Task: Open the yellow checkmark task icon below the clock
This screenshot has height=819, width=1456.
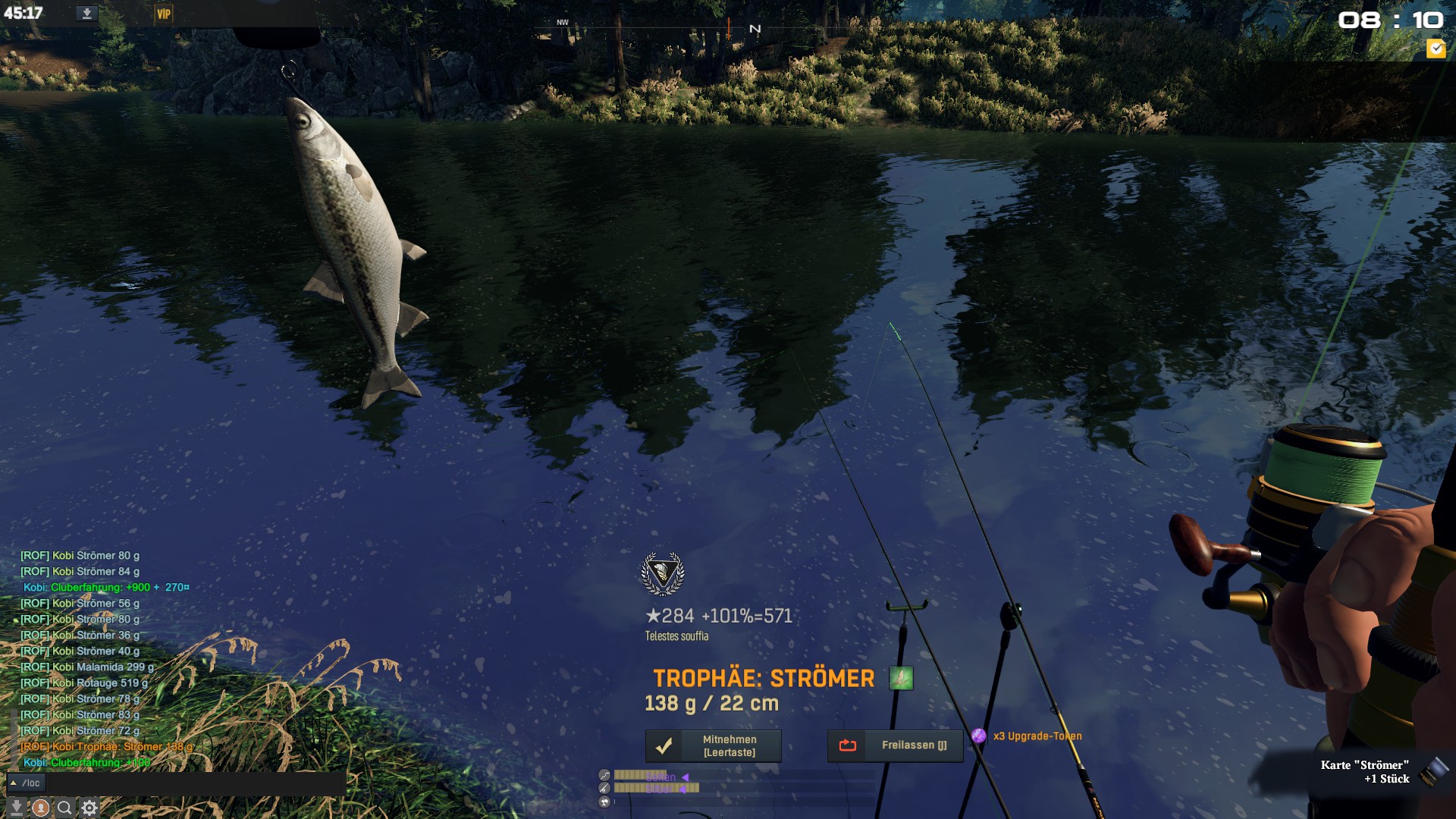Action: [1436, 49]
